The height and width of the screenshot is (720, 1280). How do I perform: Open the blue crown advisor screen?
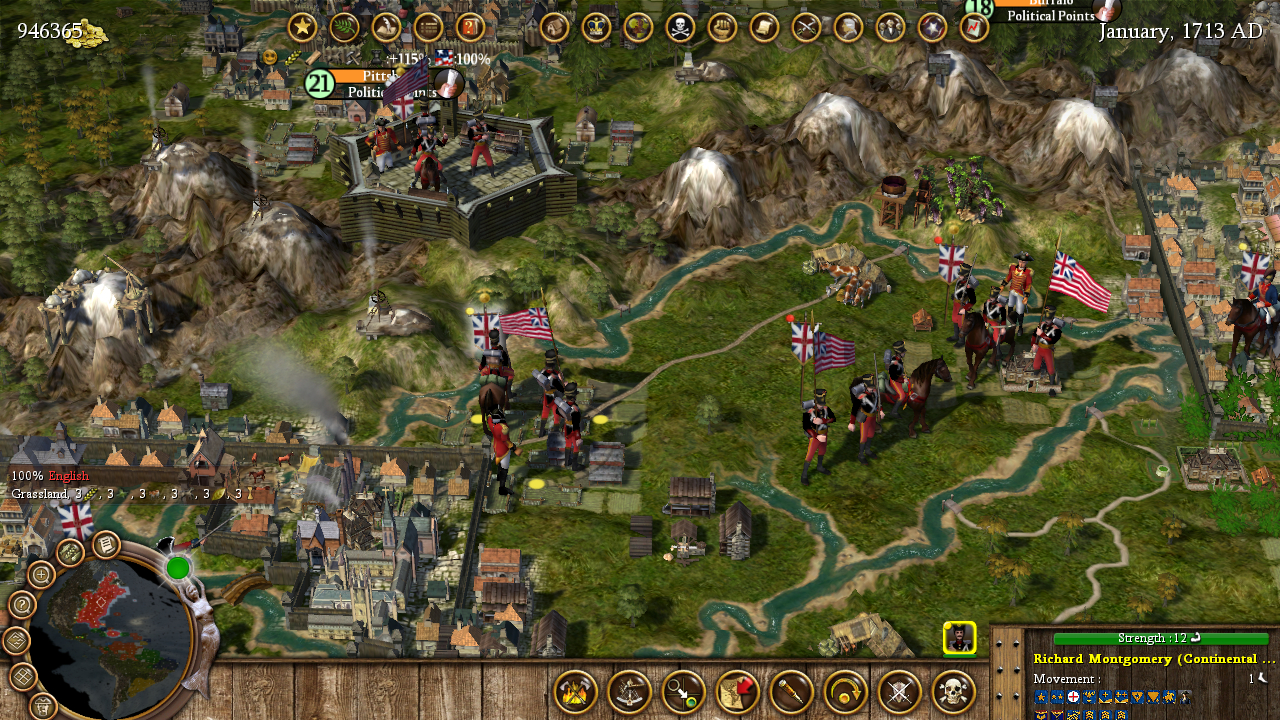click(596, 27)
